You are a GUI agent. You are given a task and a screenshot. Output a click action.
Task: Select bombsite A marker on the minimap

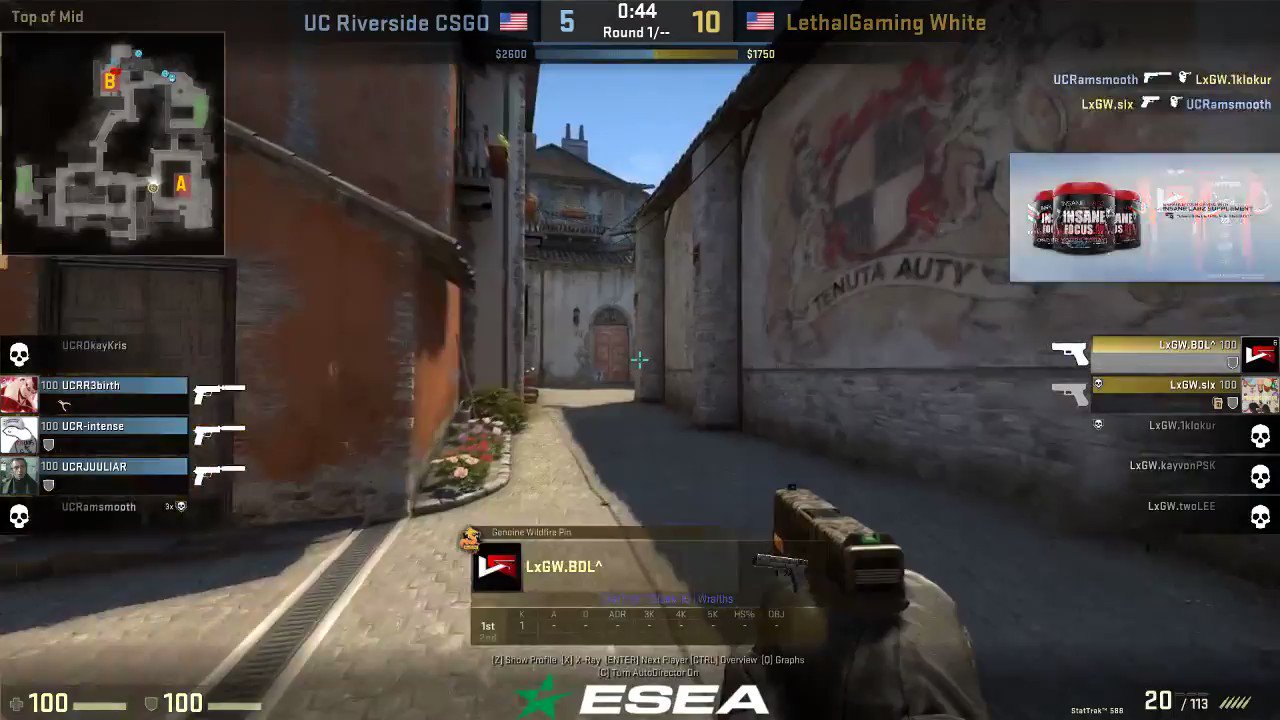(x=181, y=185)
